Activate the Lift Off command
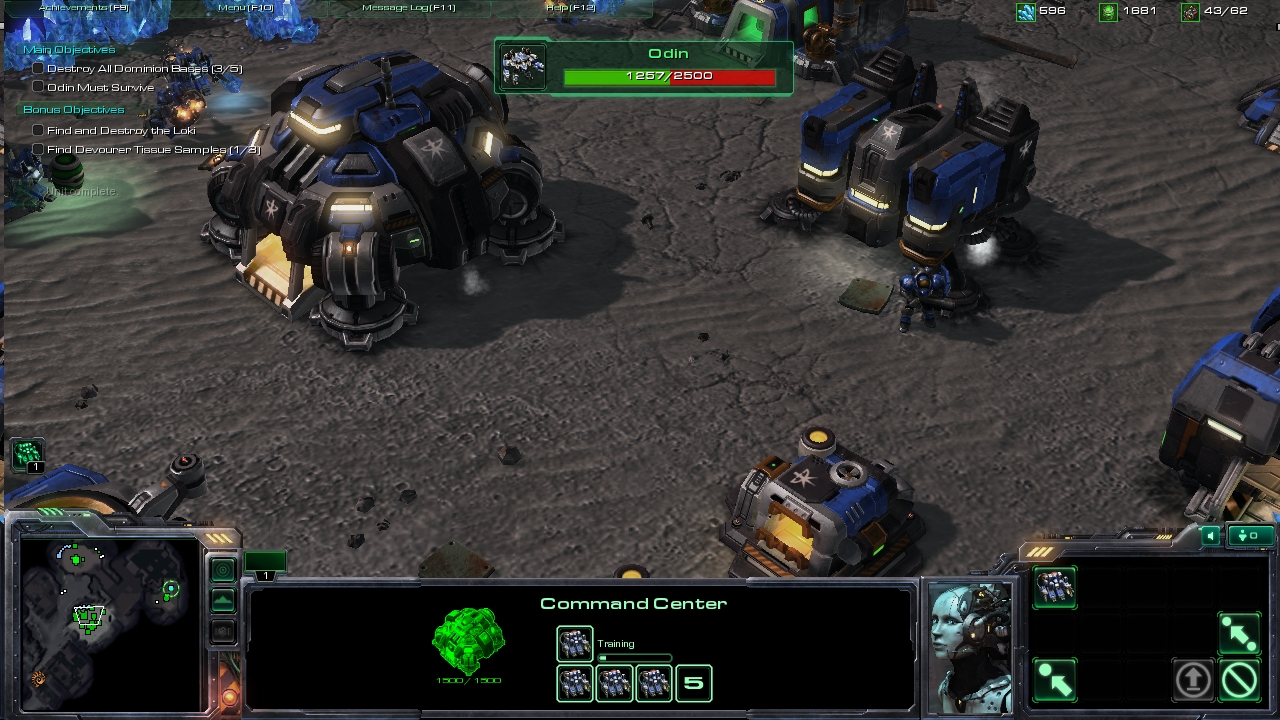The width and height of the screenshot is (1280, 720). [1192, 681]
